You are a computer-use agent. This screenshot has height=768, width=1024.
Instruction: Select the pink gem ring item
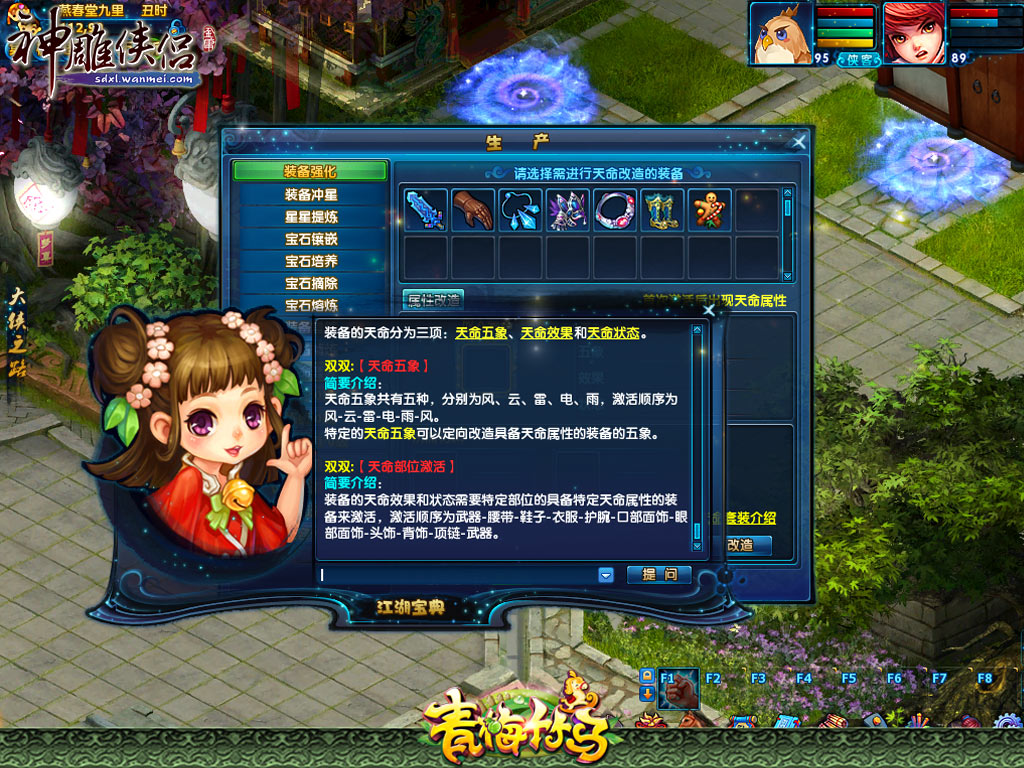pos(615,210)
